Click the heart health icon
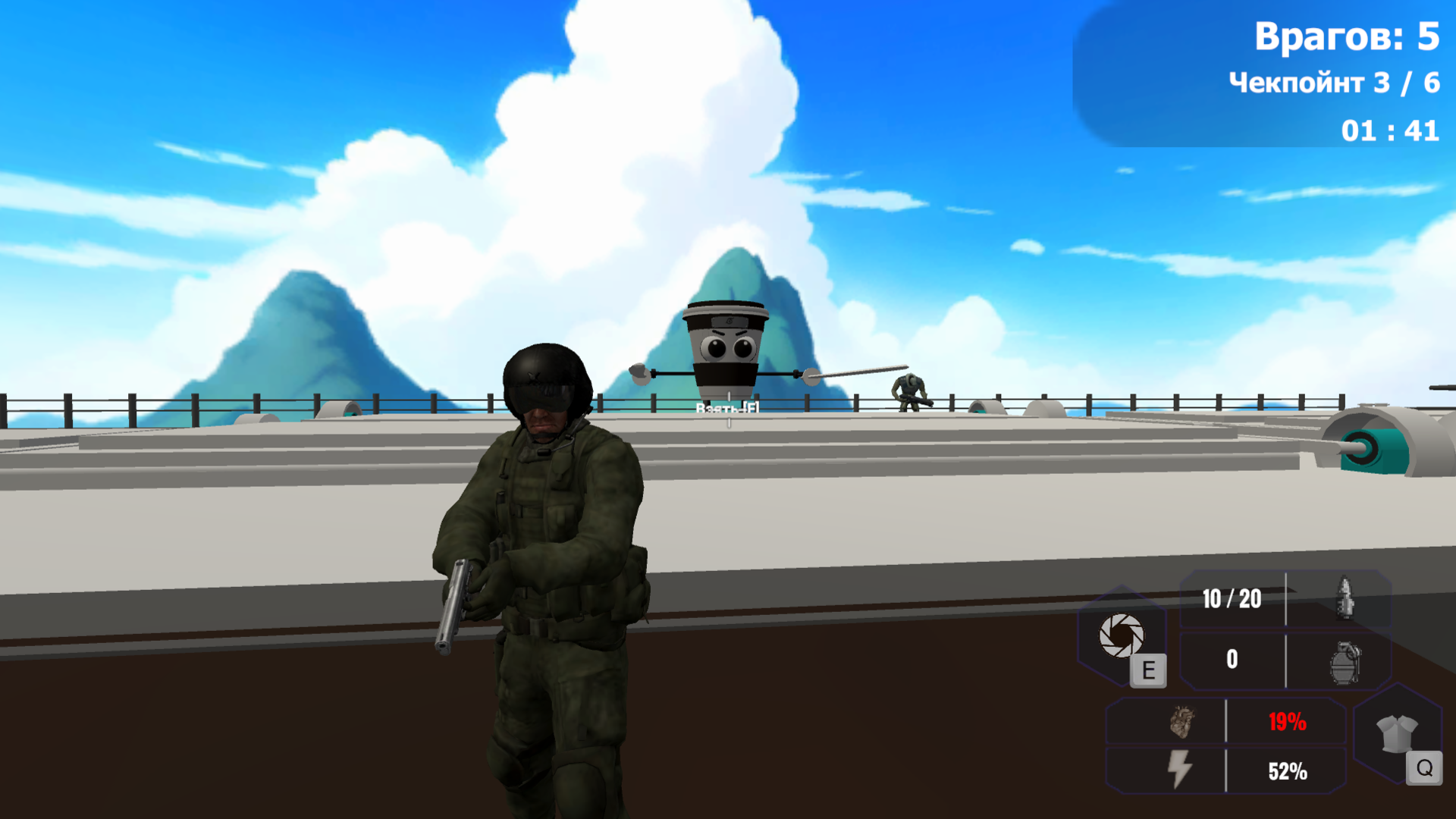Screen dimensions: 1456x819 (x=1181, y=723)
